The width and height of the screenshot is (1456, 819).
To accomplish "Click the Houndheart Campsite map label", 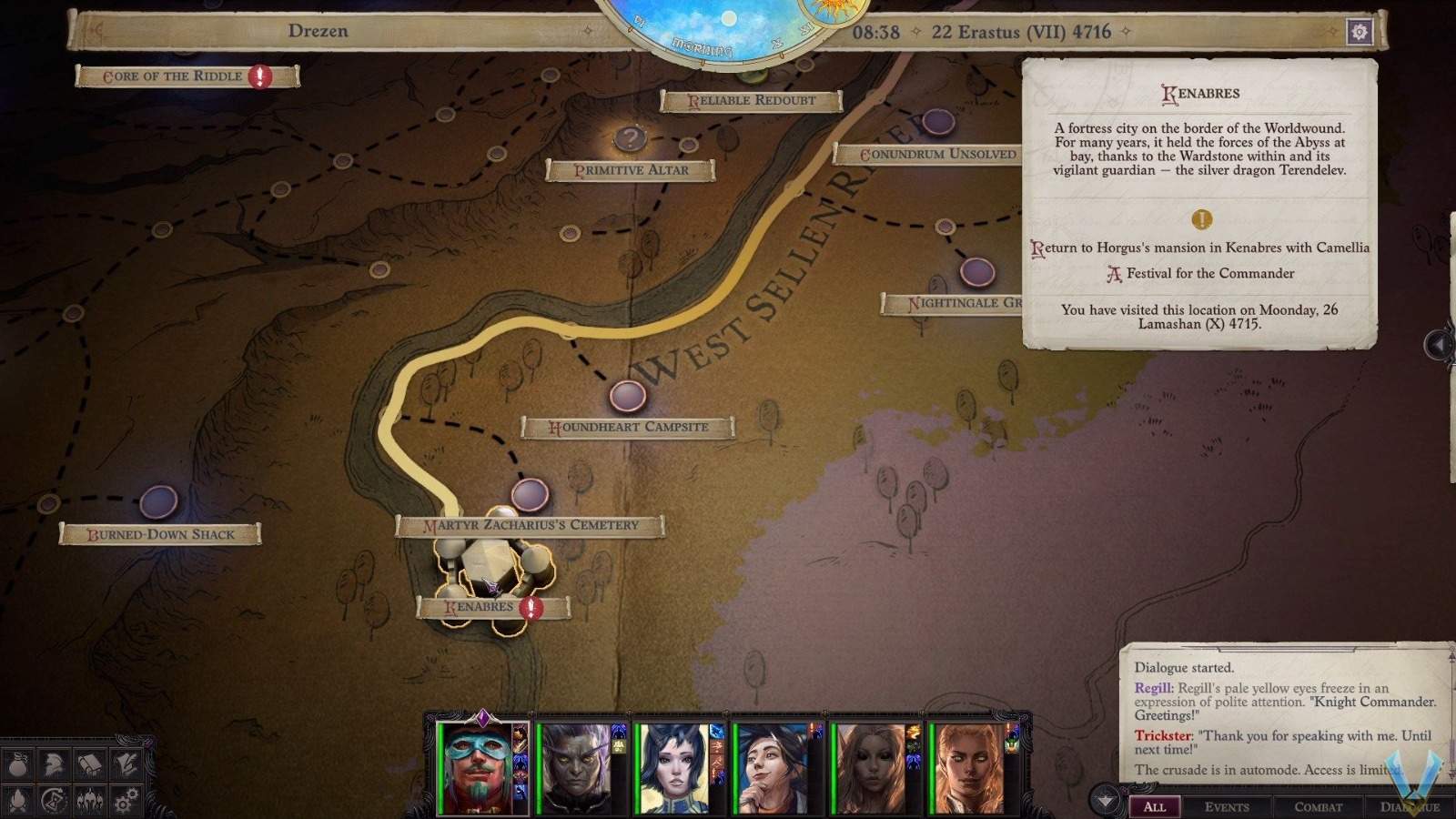I will coord(627,427).
